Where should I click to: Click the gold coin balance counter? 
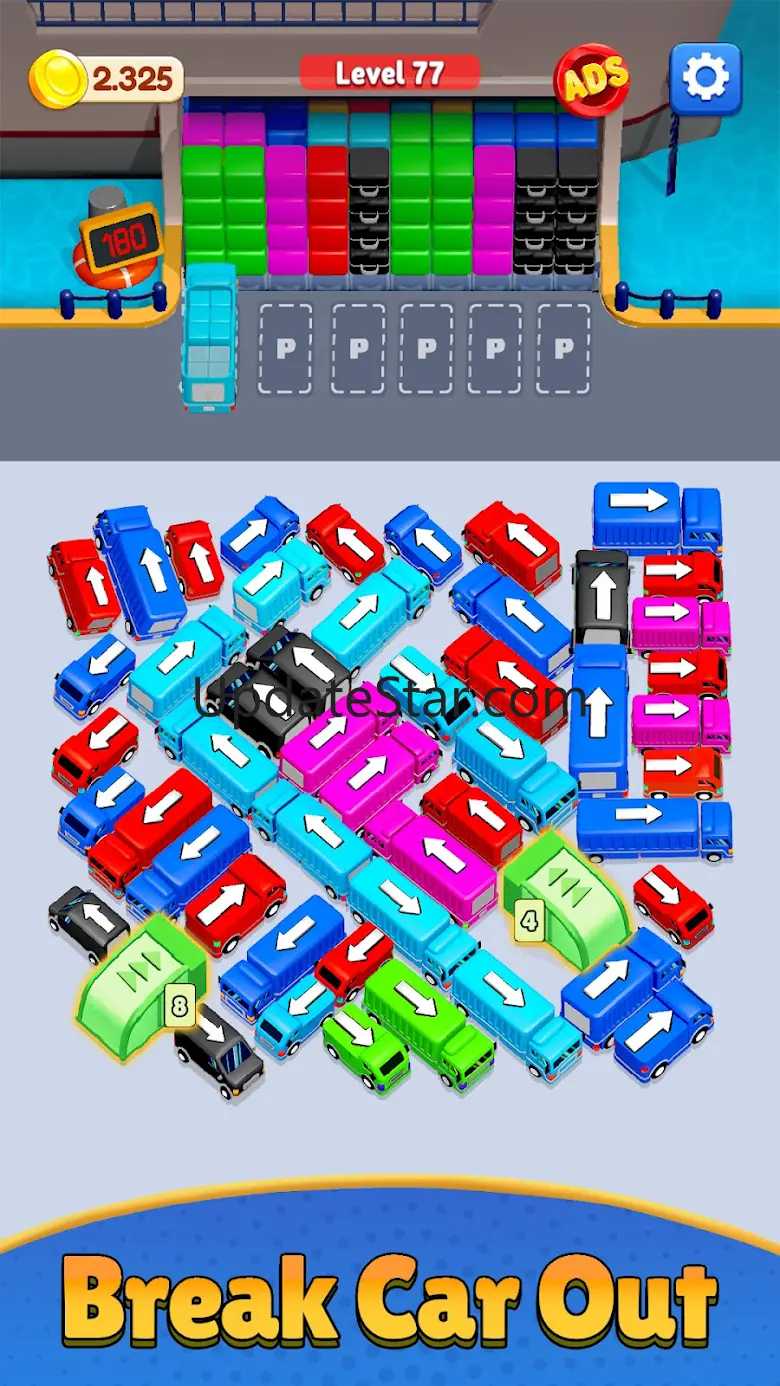tap(108, 78)
